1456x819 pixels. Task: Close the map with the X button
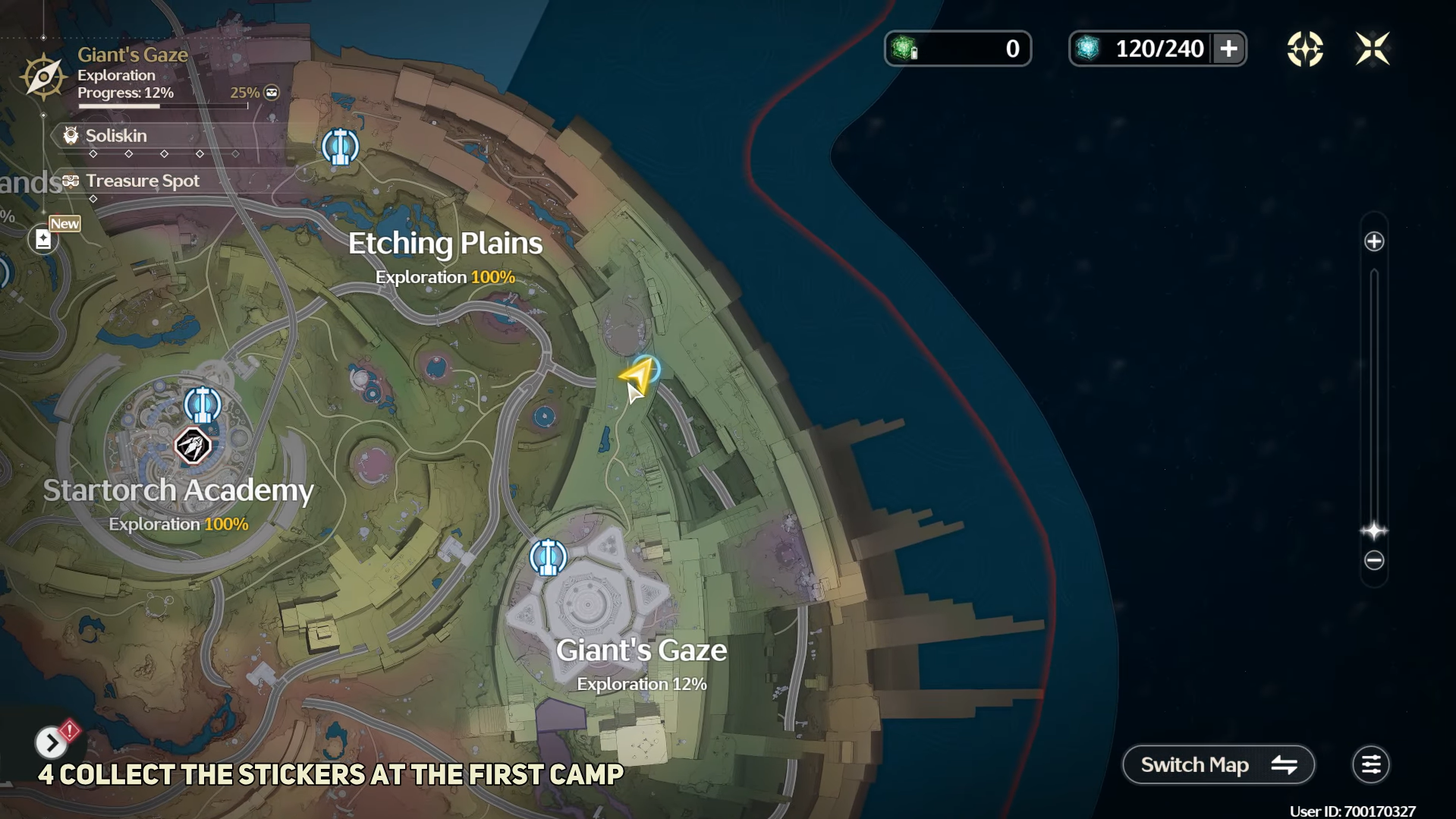[x=1372, y=49]
